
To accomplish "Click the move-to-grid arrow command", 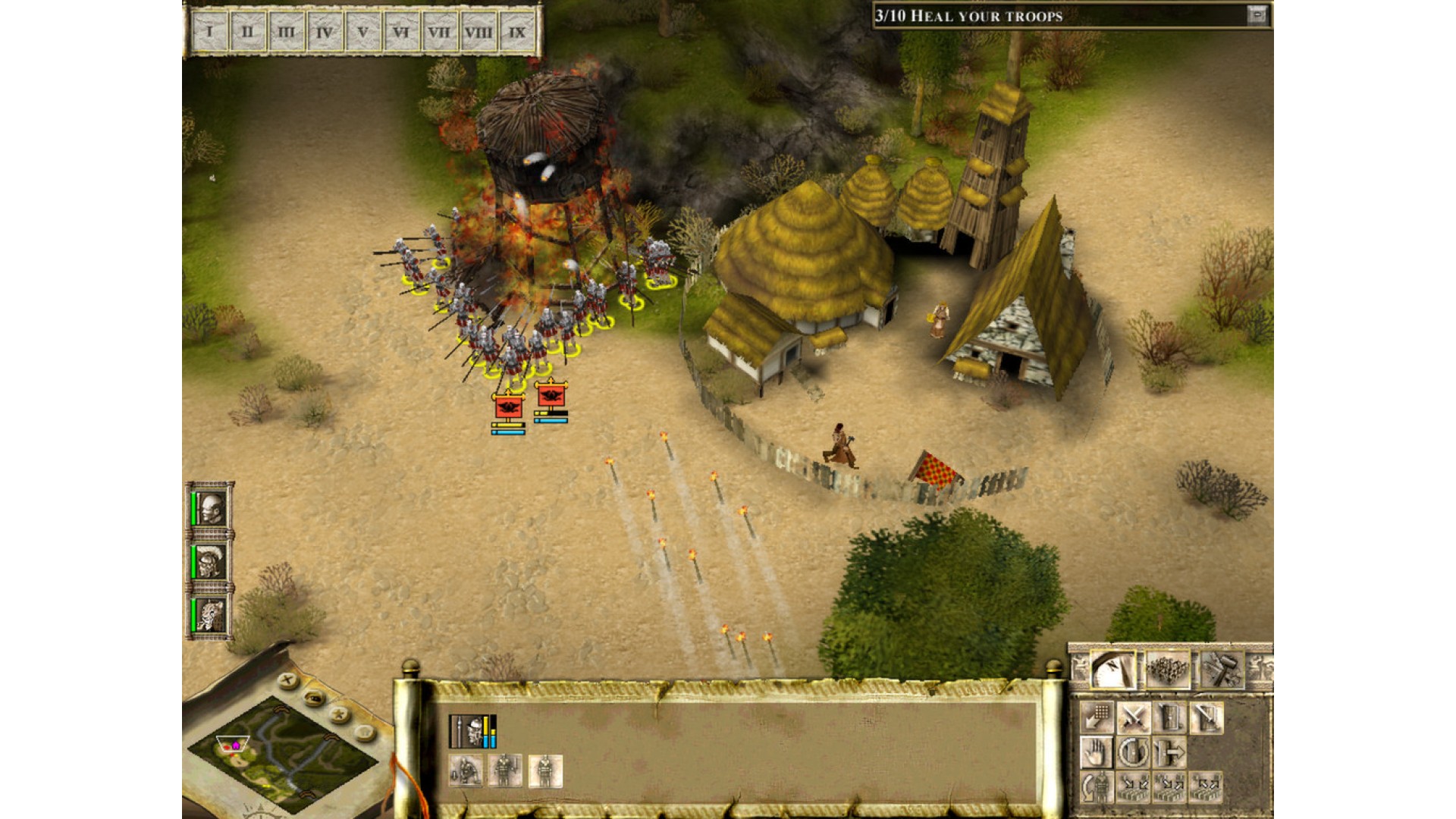I will coord(1096,717).
